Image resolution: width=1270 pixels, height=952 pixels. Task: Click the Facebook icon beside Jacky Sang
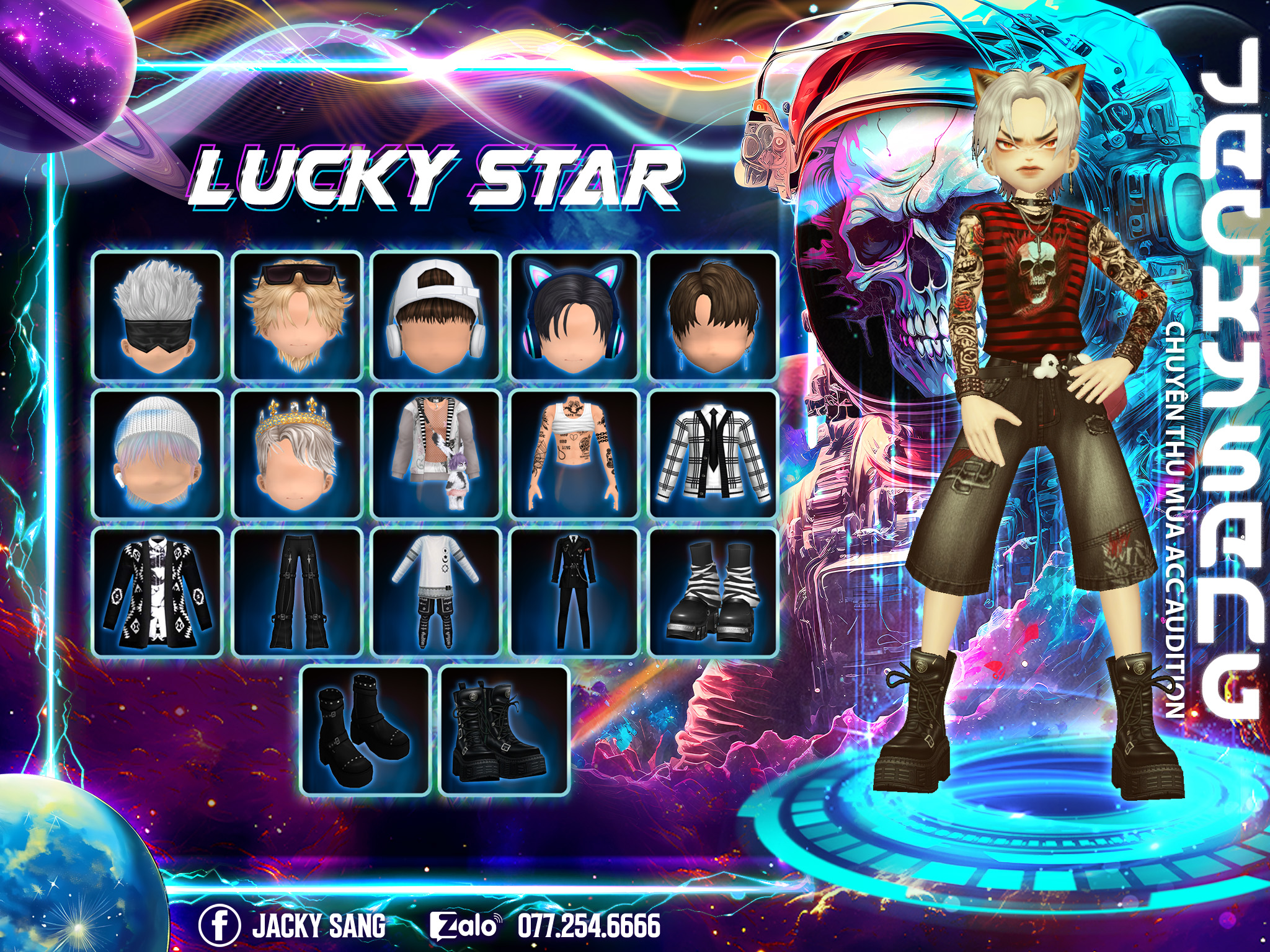220,925
